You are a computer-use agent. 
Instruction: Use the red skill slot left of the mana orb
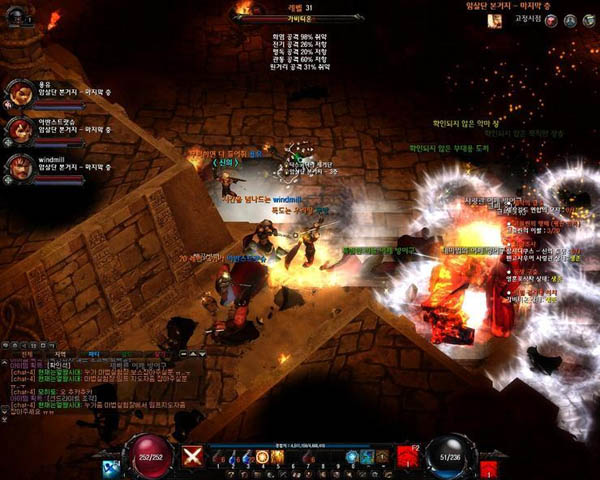tap(407, 457)
